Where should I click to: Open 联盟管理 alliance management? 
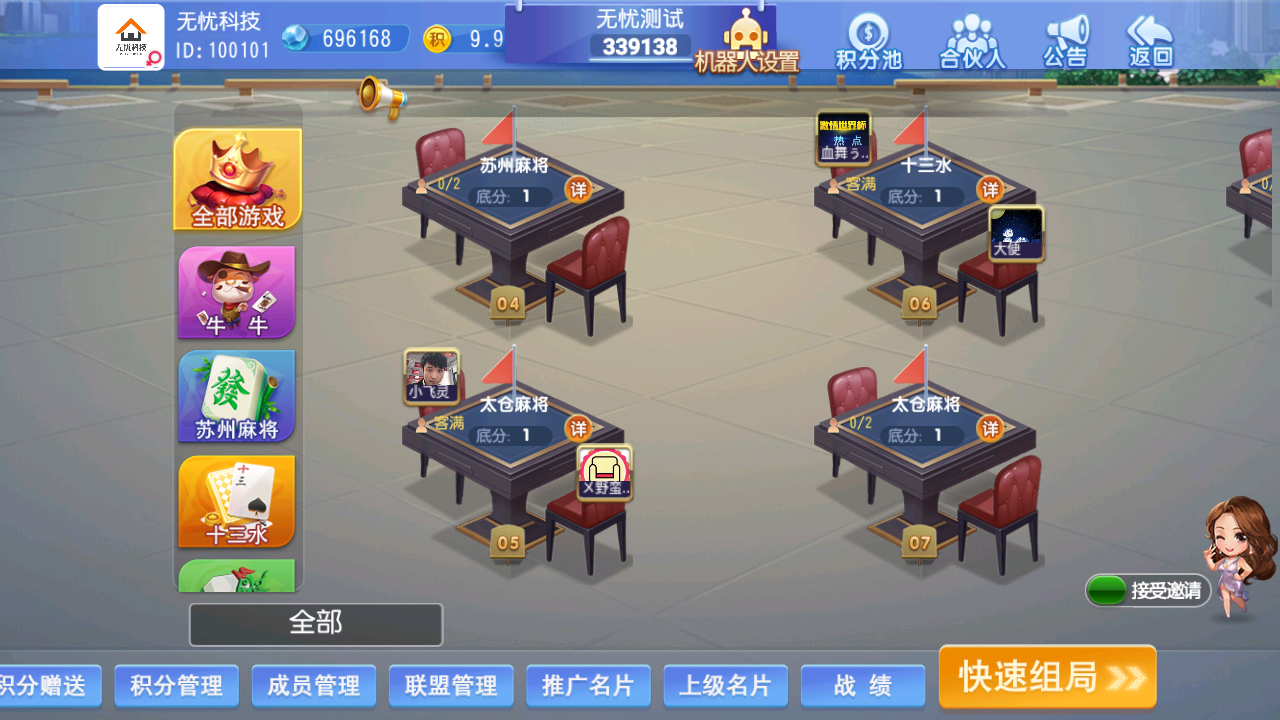pyautogui.click(x=450, y=686)
